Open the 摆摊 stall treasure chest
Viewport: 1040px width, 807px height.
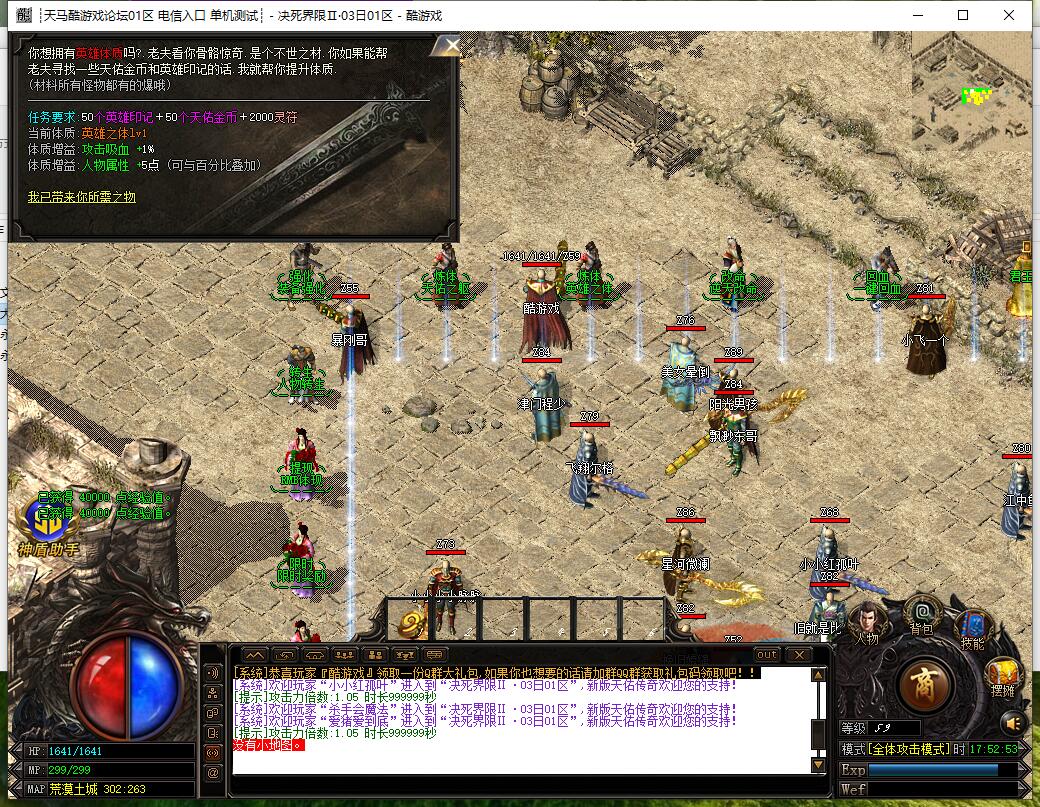(x=1003, y=678)
